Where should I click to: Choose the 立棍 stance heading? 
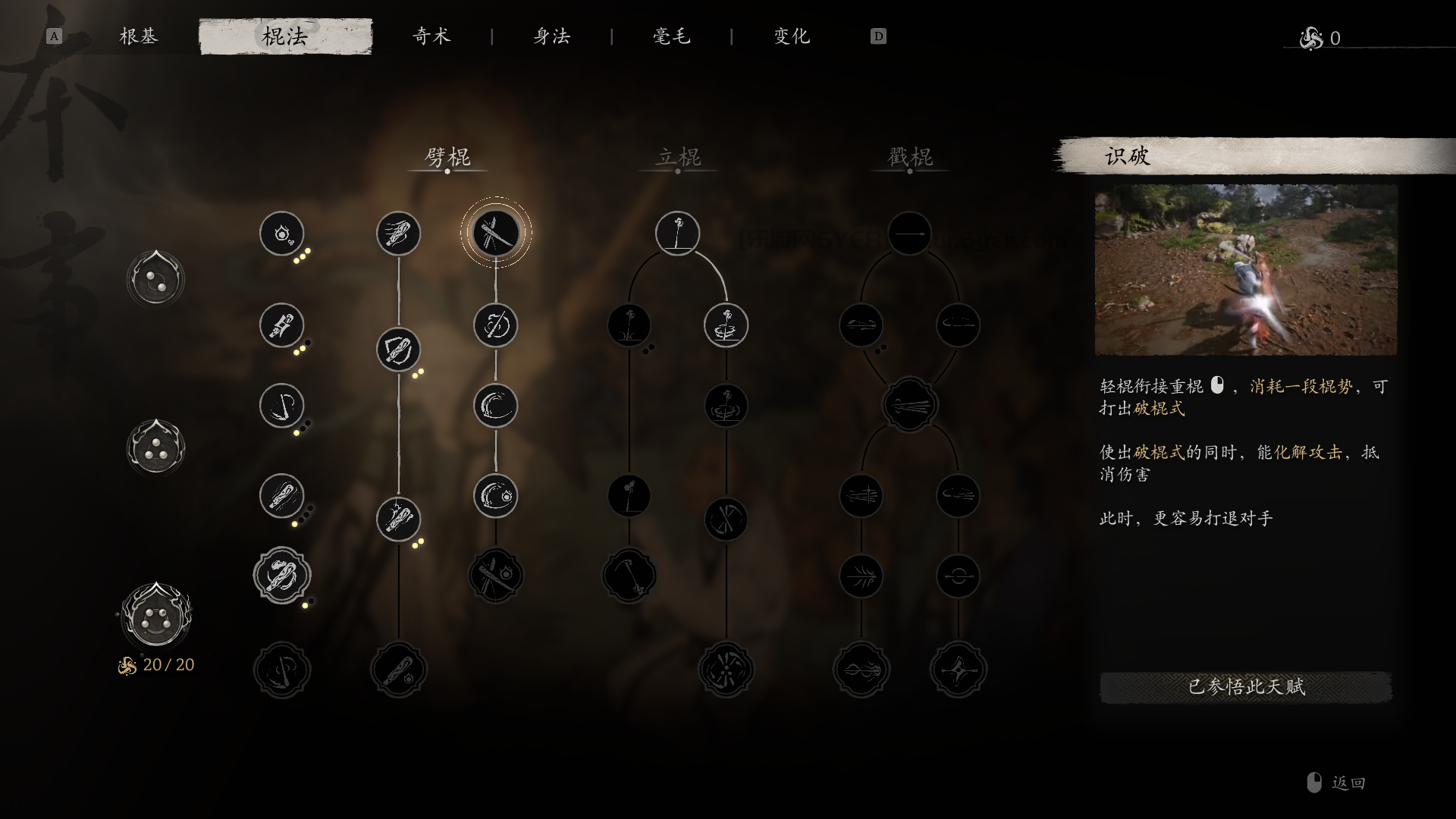[678, 157]
